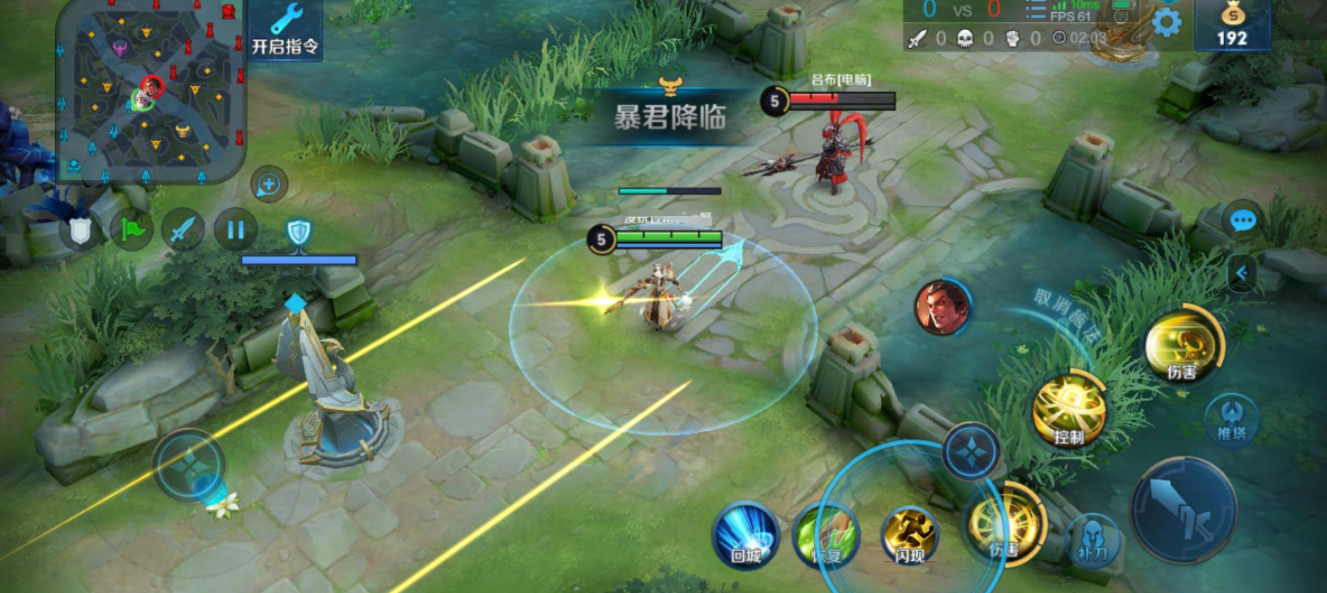Send the blue sword attack signal
The height and width of the screenshot is (593, 1327).
click(183, 229)
